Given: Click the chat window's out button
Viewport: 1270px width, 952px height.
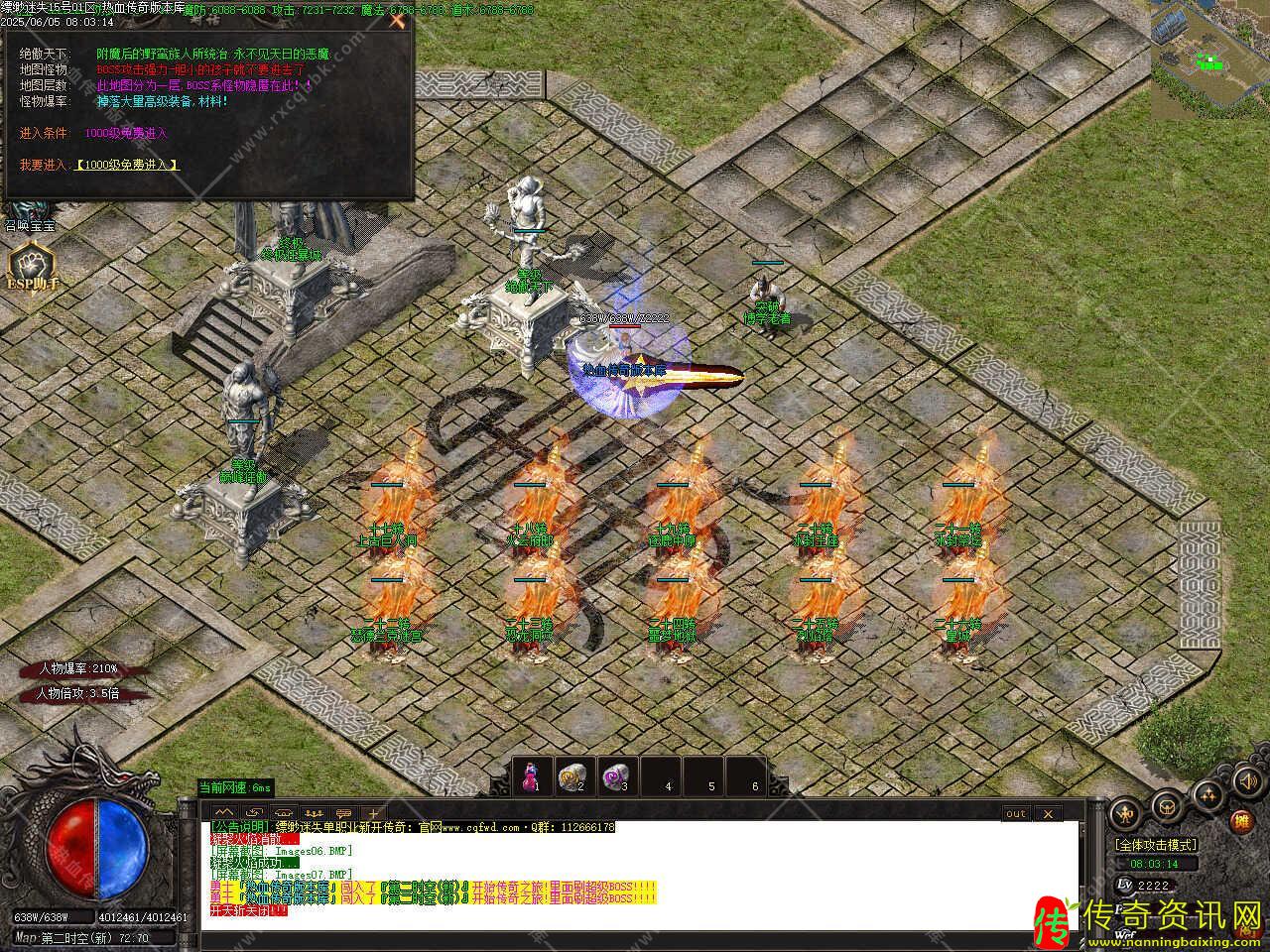Looking at the screenshot, I should pos(1016,814).
